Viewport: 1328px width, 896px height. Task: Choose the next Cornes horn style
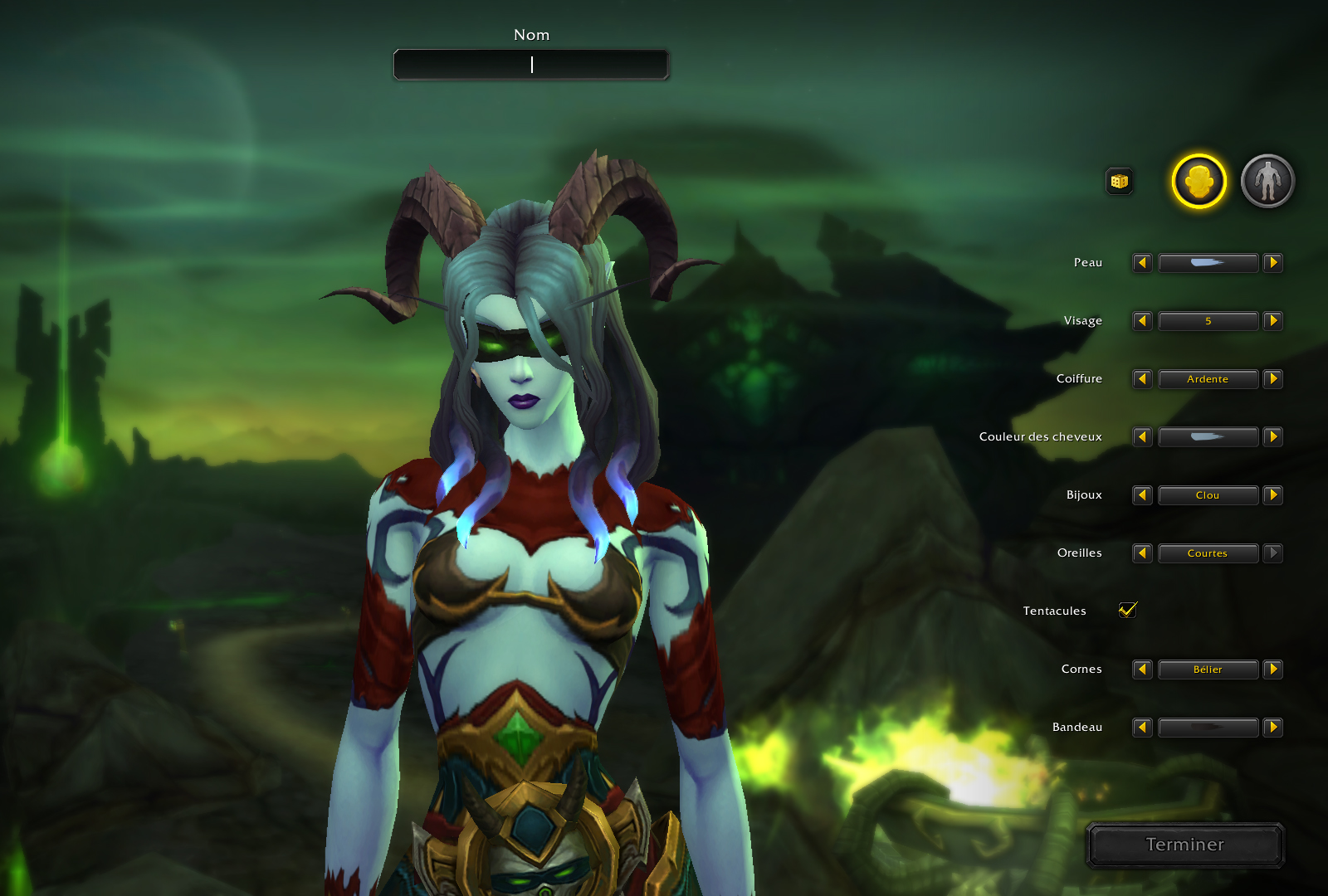tap(1273, 670)
